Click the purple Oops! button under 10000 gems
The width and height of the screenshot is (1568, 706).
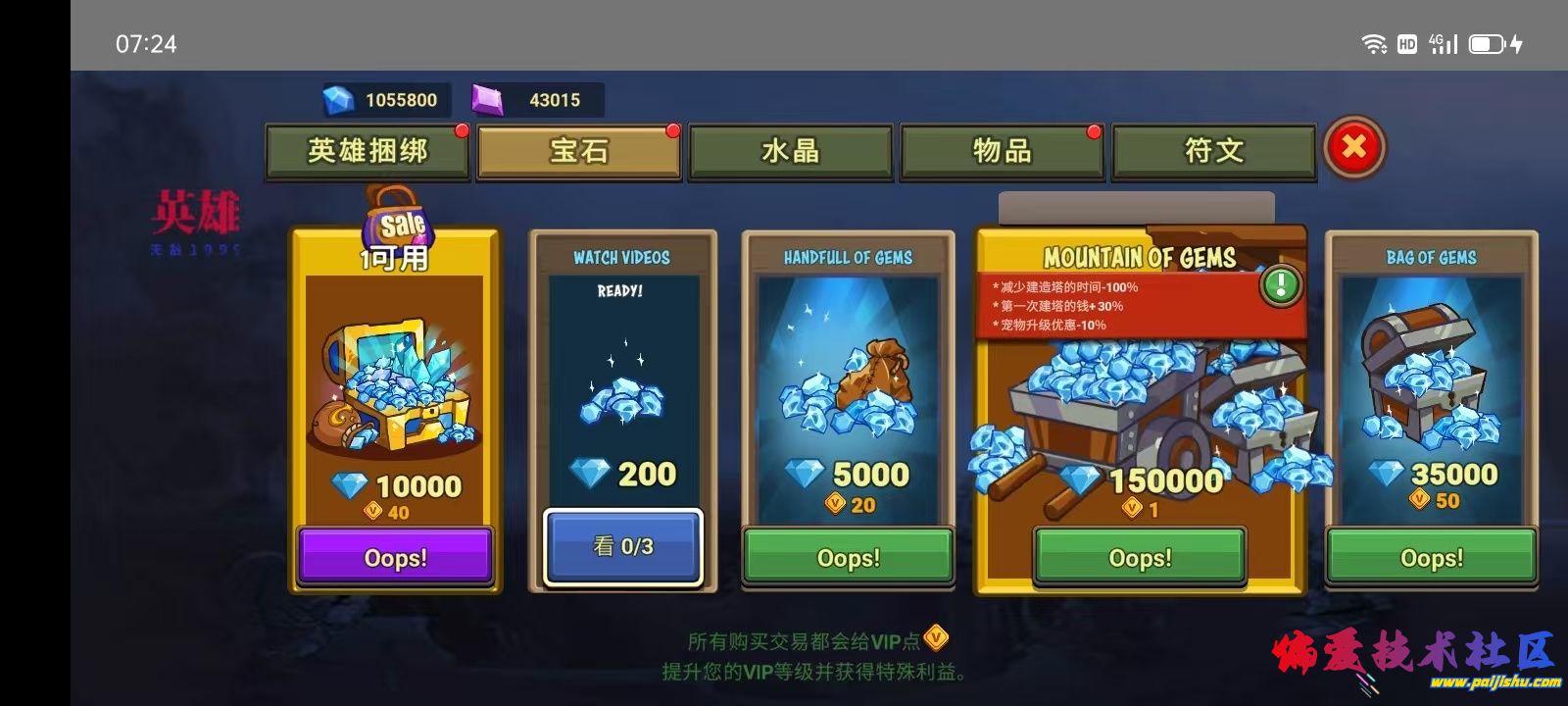(395, 557)
